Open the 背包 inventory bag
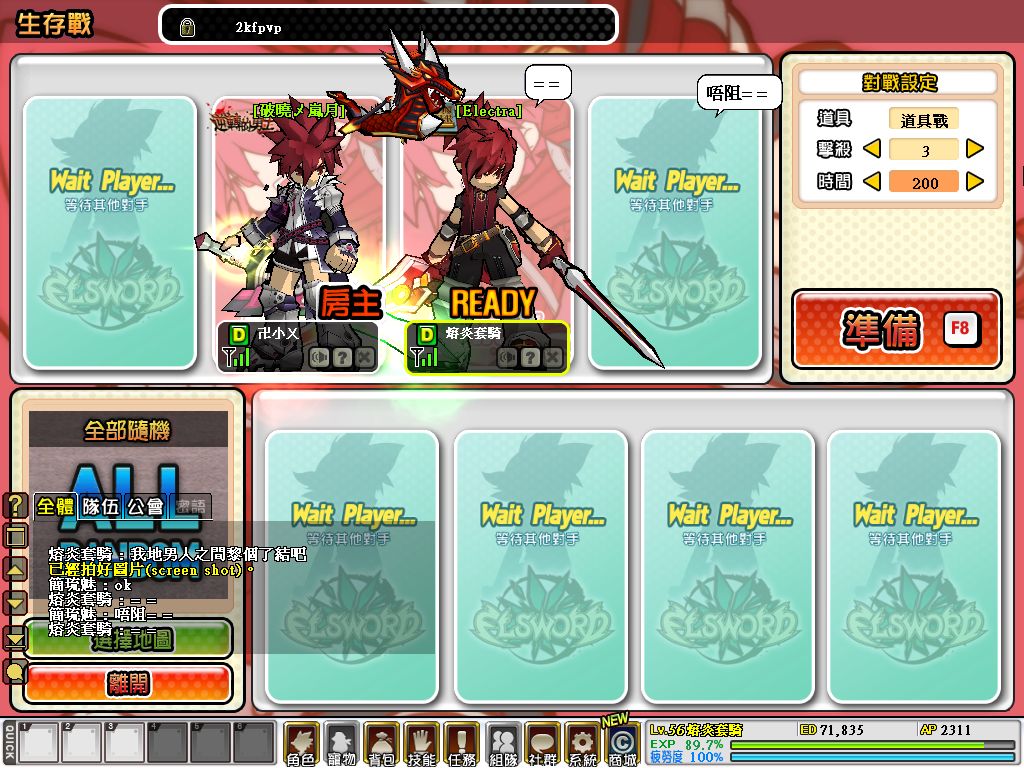This screenshot has width=1024, height=768. pos(381,745)
